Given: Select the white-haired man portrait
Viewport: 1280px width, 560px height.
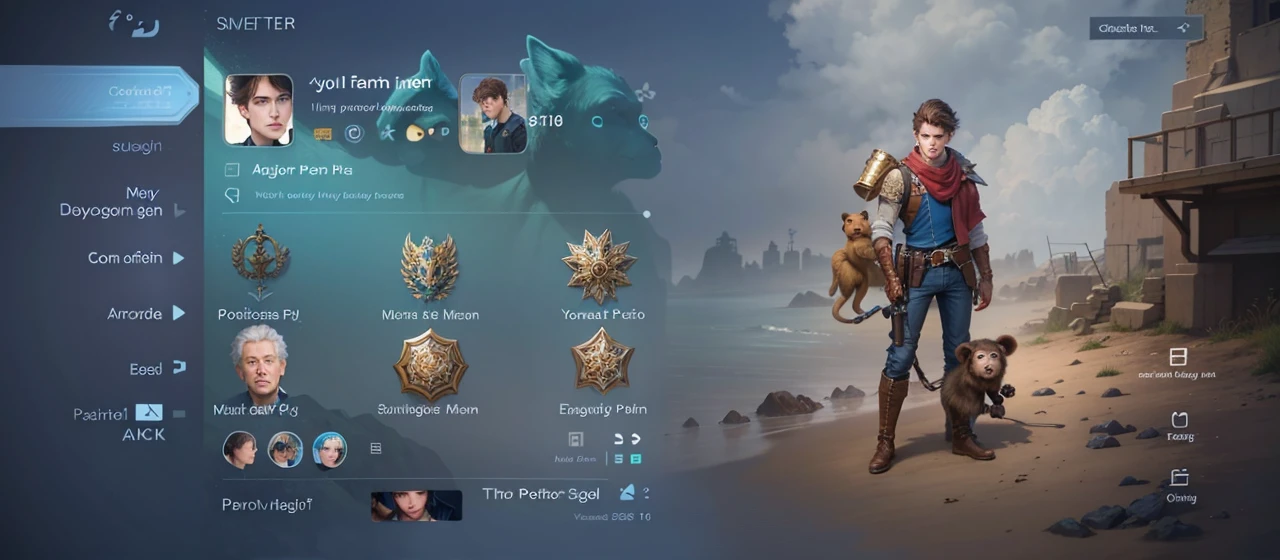Looking at the screenshot, I should [259, 362].
